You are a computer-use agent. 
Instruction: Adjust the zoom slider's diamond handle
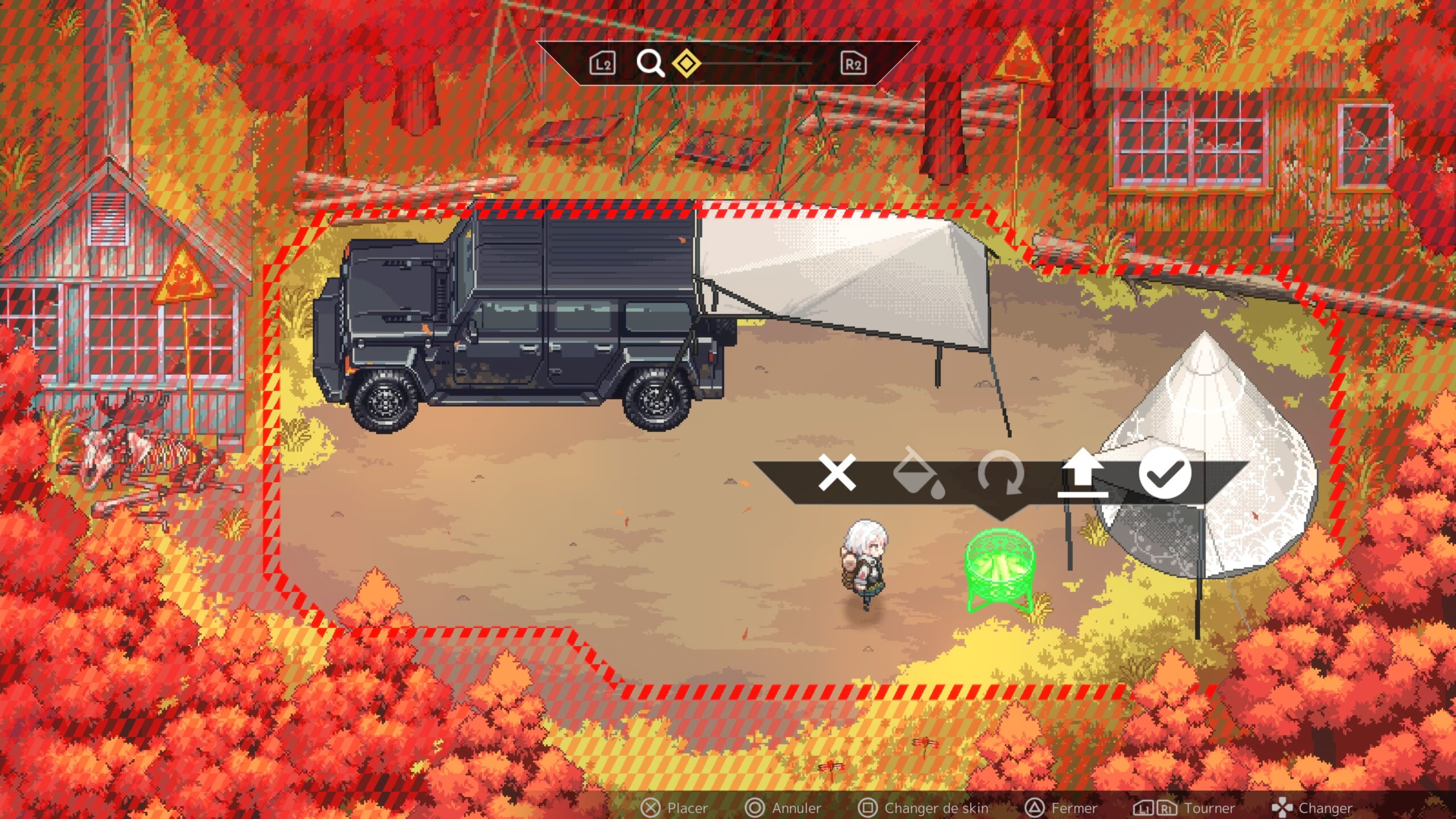pos(686,63)
